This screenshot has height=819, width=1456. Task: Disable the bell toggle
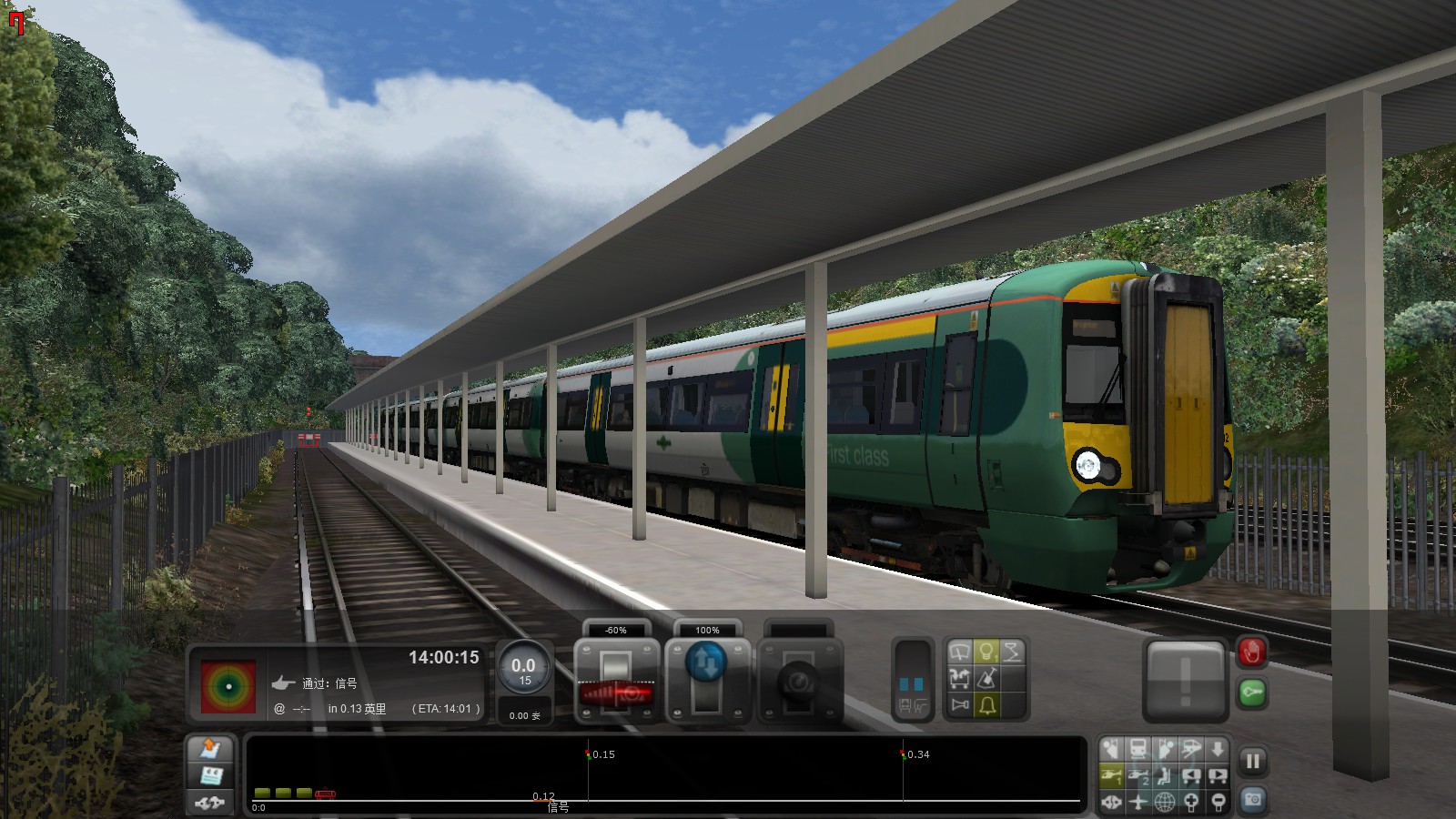pos(986,703)
